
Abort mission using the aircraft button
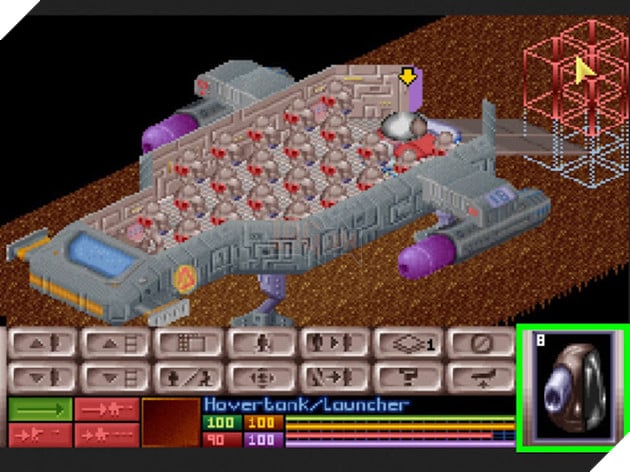coord(479,377)
